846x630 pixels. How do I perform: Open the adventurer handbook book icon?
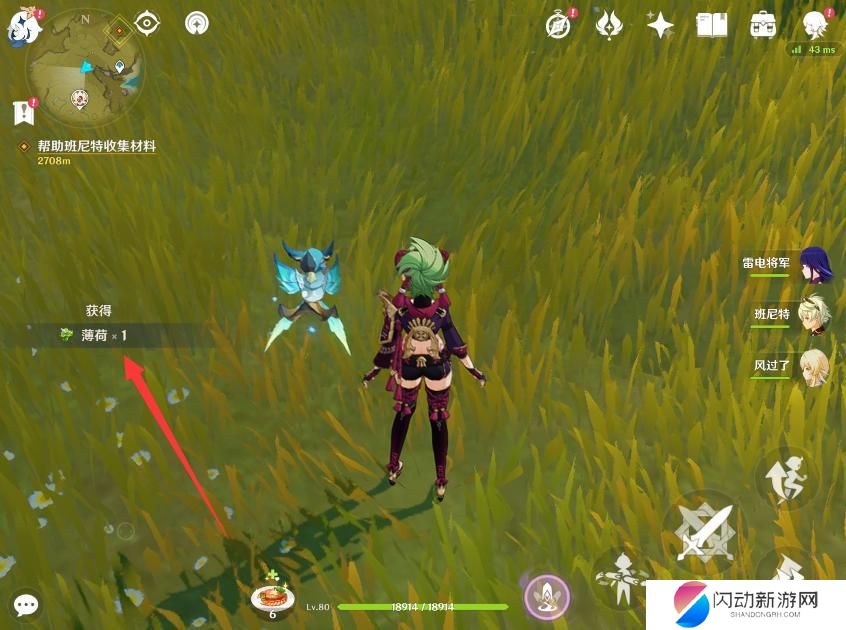point(711,25)
